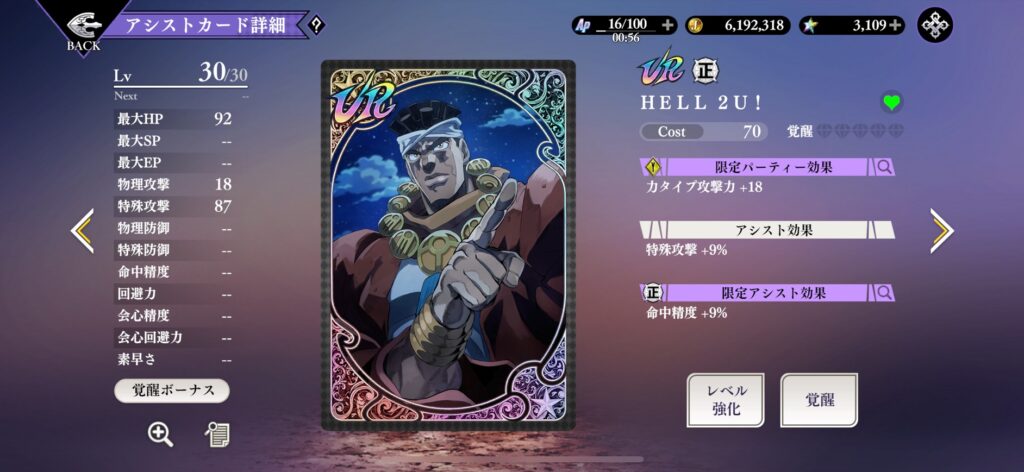Toggle the green heart favorite icon
The width and height of the screenshot is (1024, 472).
click(x=891, y=102)
